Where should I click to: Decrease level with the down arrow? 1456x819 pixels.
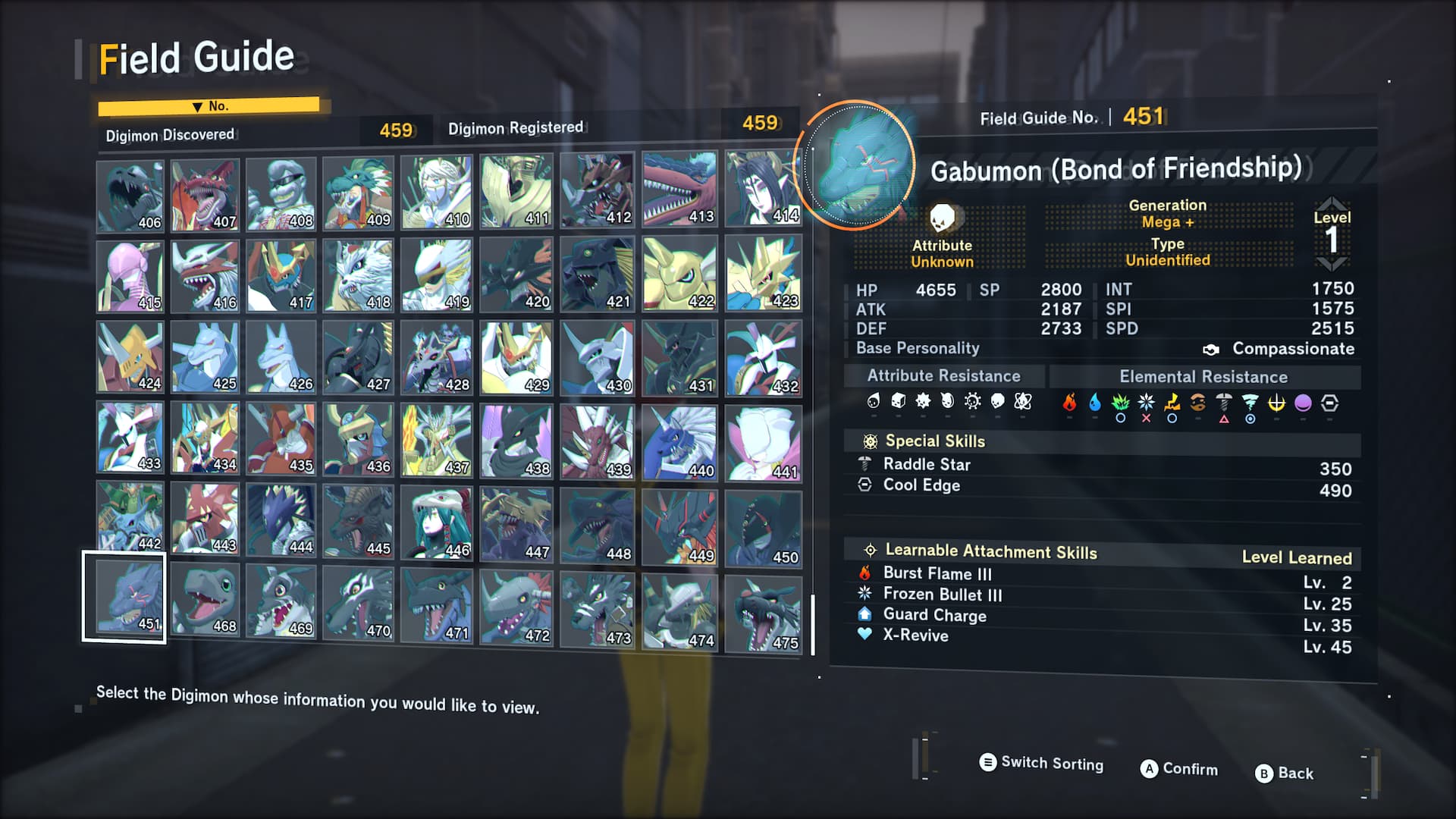[x=1332, y=264]
